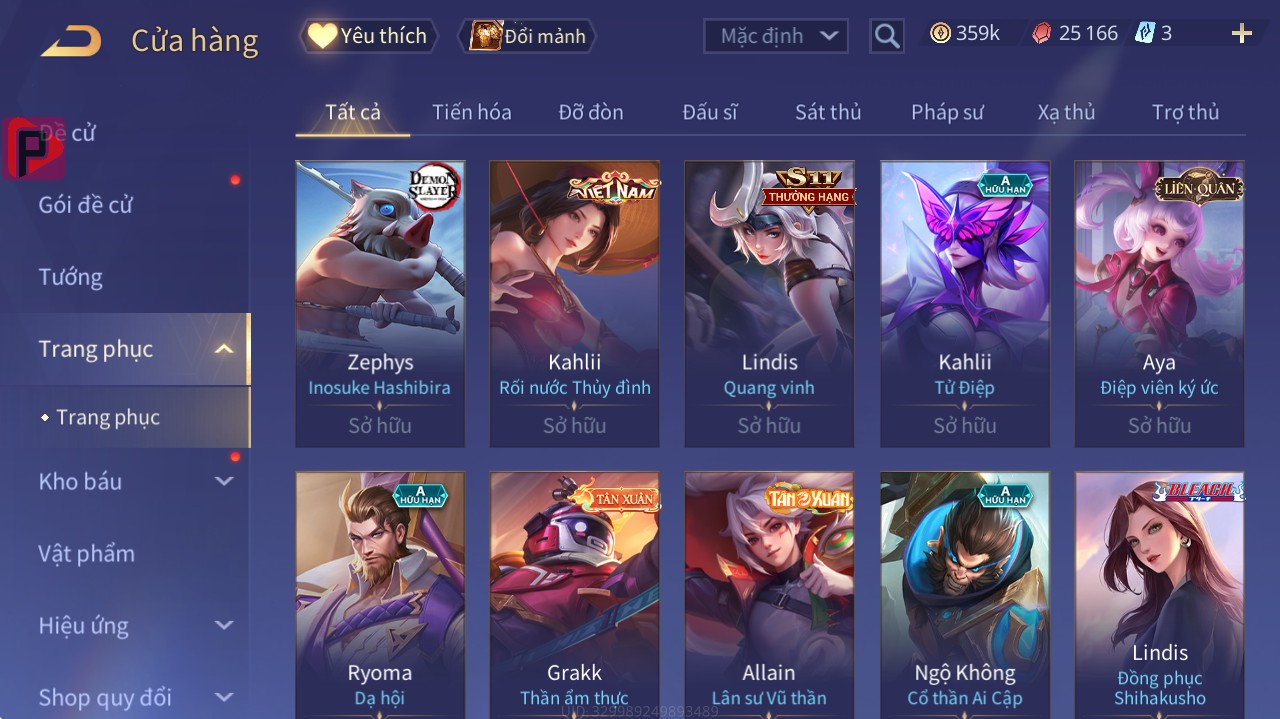The image size is (1280, 719).
Task: View the Trợ thủ category
Action: pos(1185,112)
